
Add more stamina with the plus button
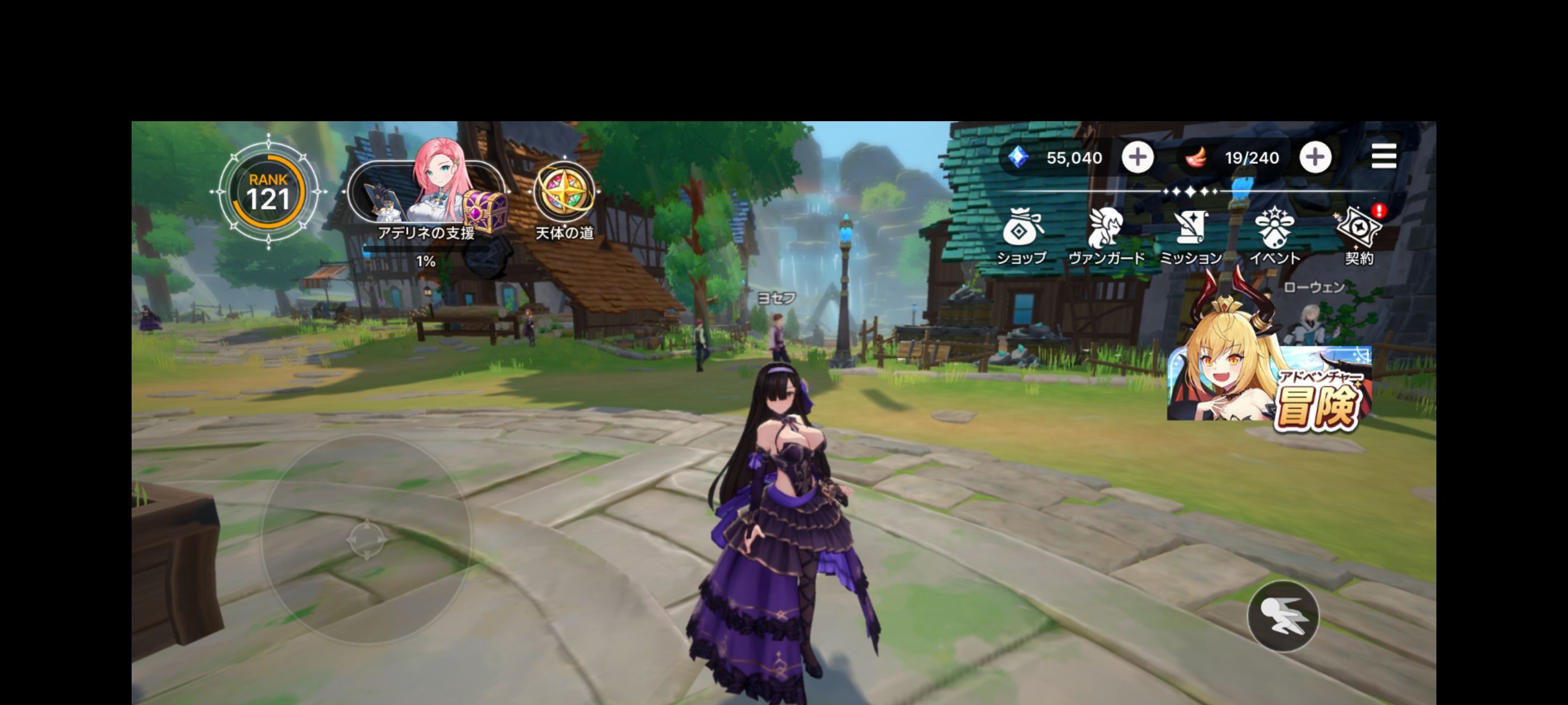point(1315,158)
